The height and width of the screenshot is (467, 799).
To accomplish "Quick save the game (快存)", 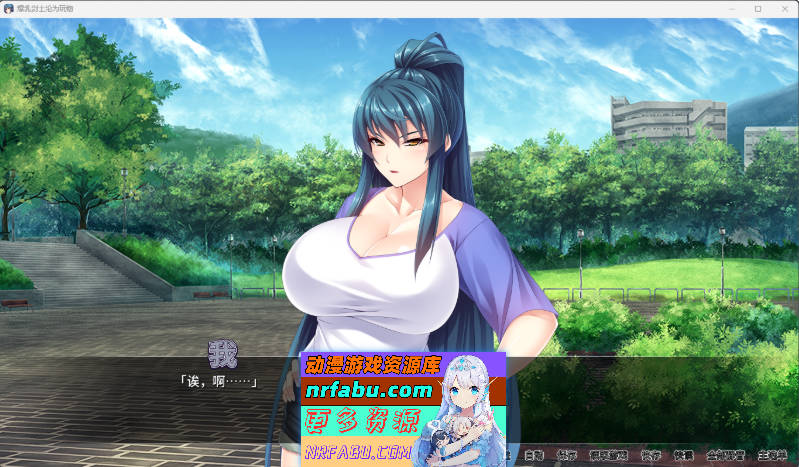I will 650,455.
